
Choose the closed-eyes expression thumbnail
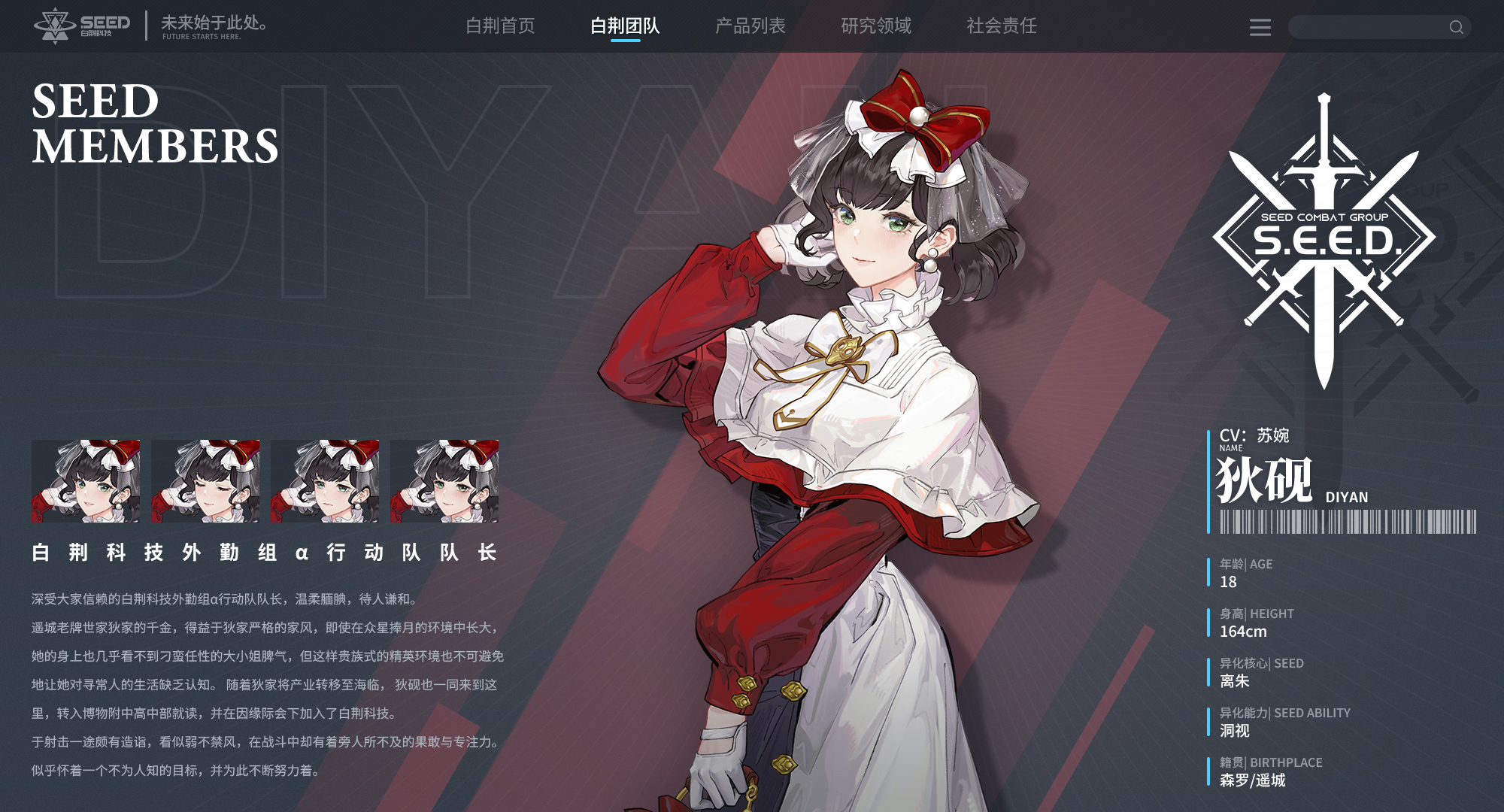click(x=205, y=481)
